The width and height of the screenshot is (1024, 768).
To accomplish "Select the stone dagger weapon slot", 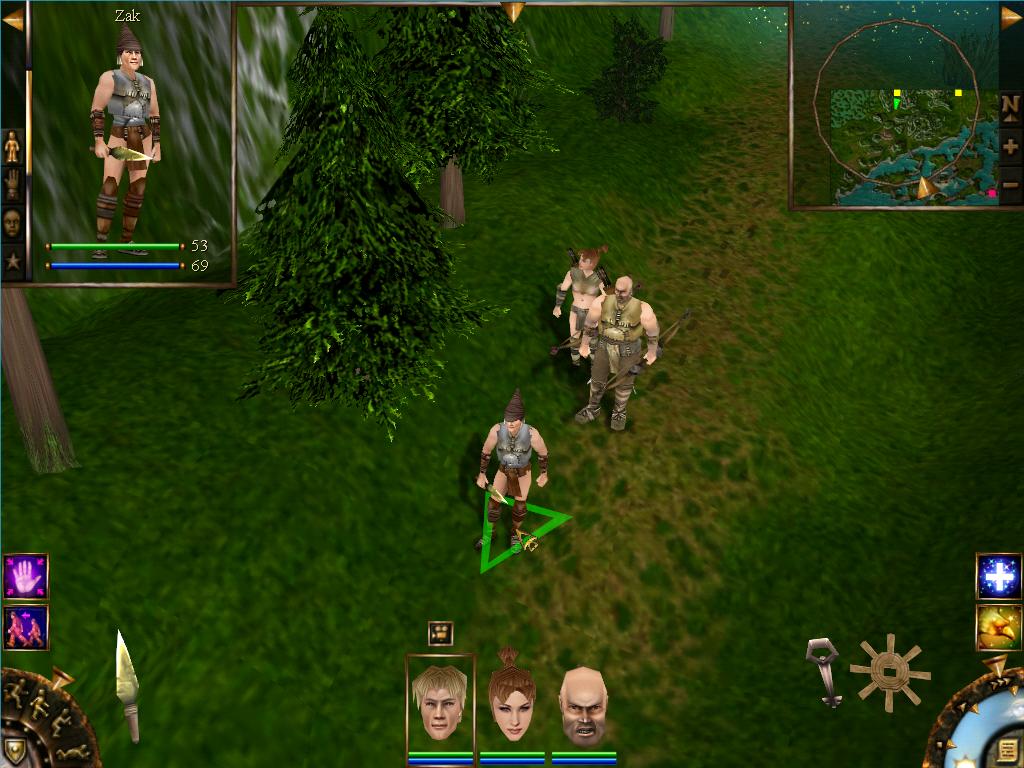I will (x=127, y=685).
